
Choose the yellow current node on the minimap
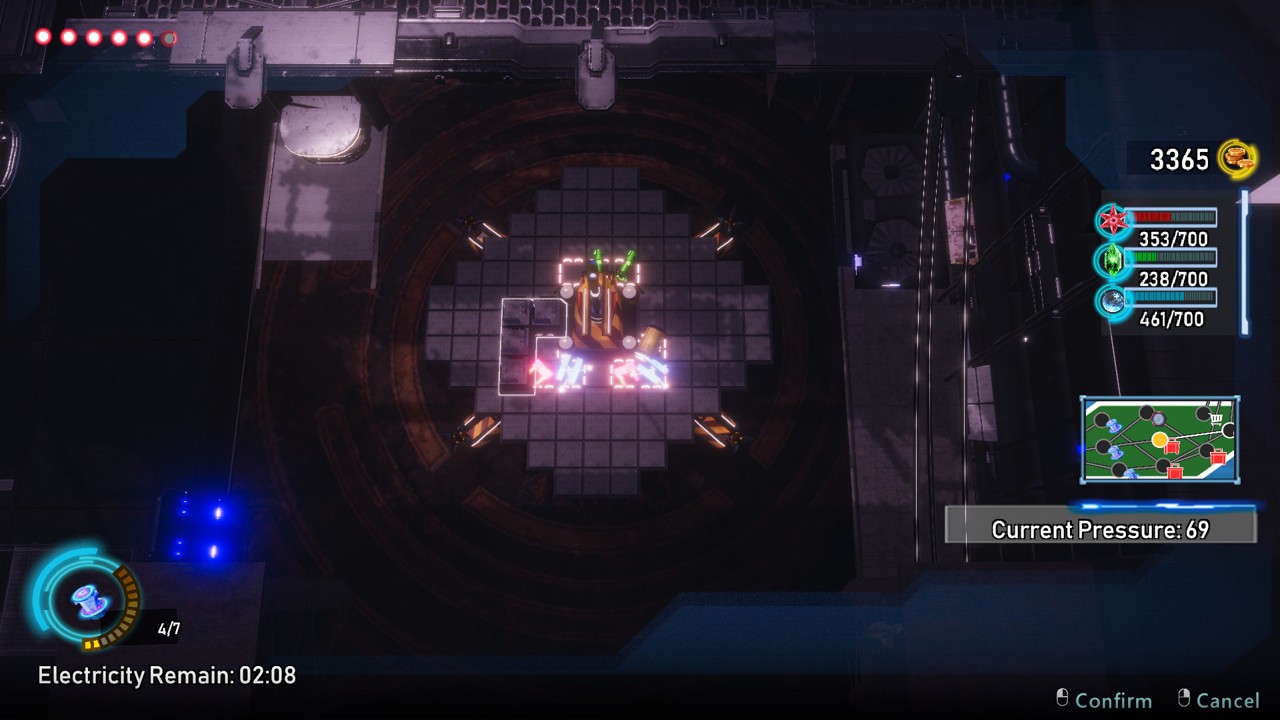pos(1159,439)
